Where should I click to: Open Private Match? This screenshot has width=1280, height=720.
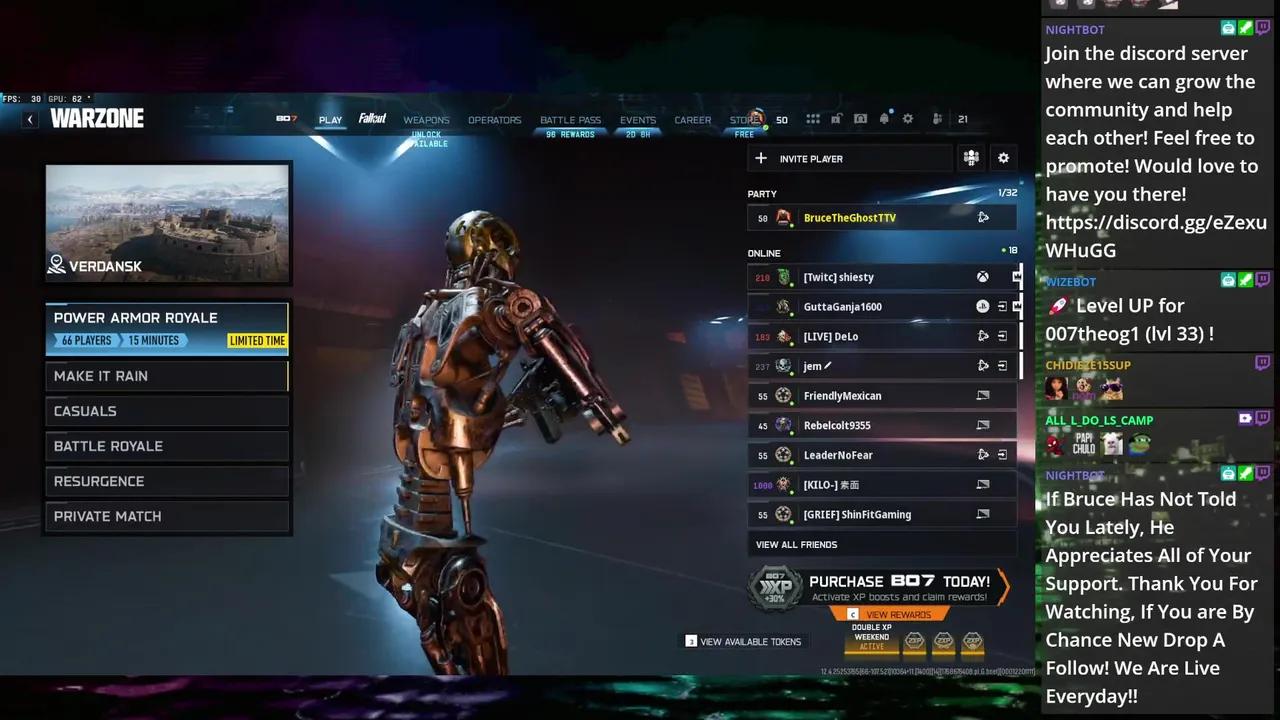tap(167, 516)
